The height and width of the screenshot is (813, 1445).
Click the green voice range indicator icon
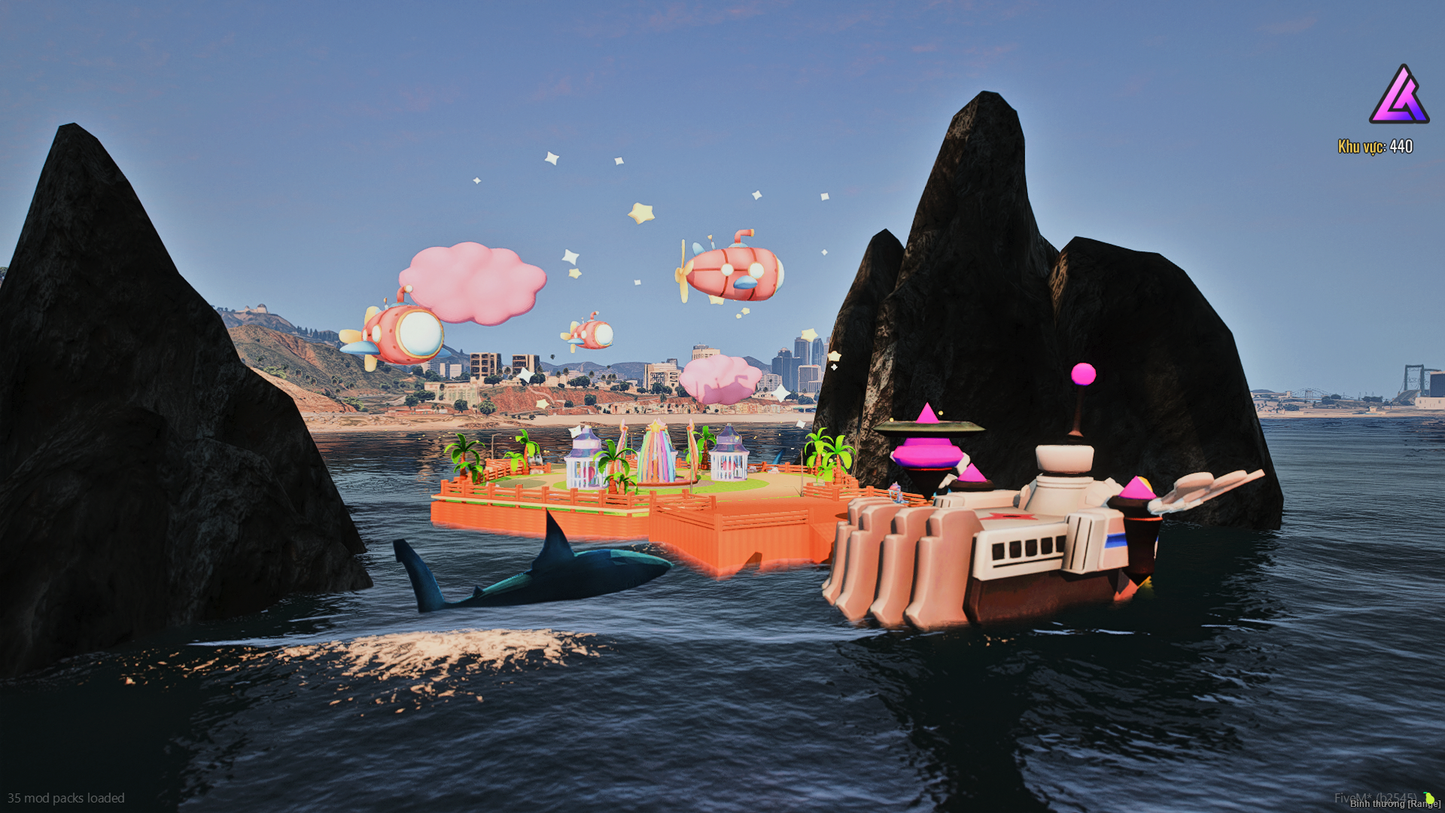pos(1429,797)
